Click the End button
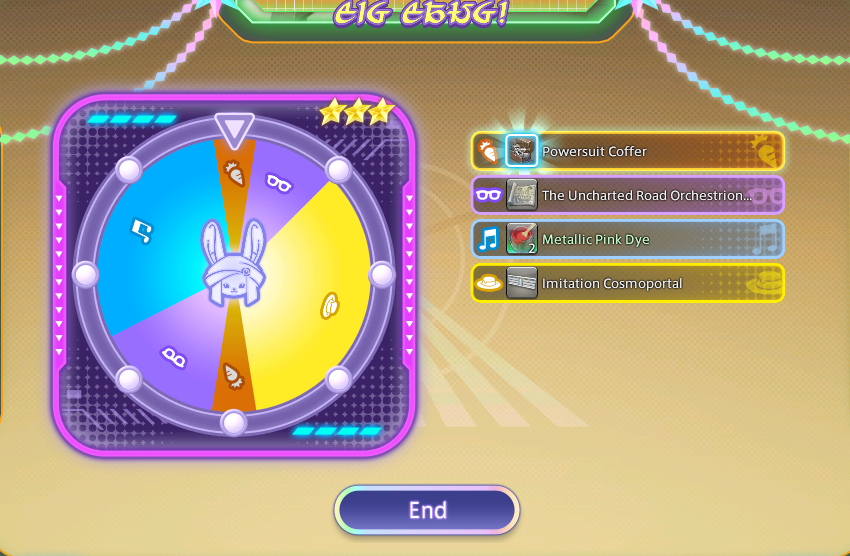Image resolution: width=850 pixels, height=556 pixels. 427,510
